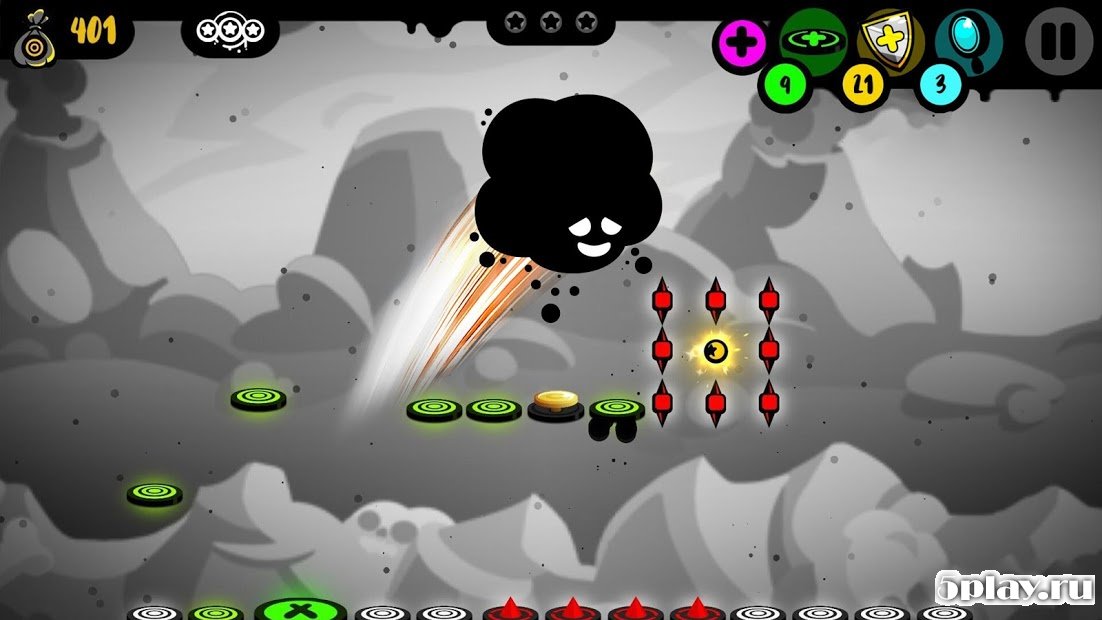Tap the magenta plus button
Screen dimensions: 1102x620
coord(741,43)
